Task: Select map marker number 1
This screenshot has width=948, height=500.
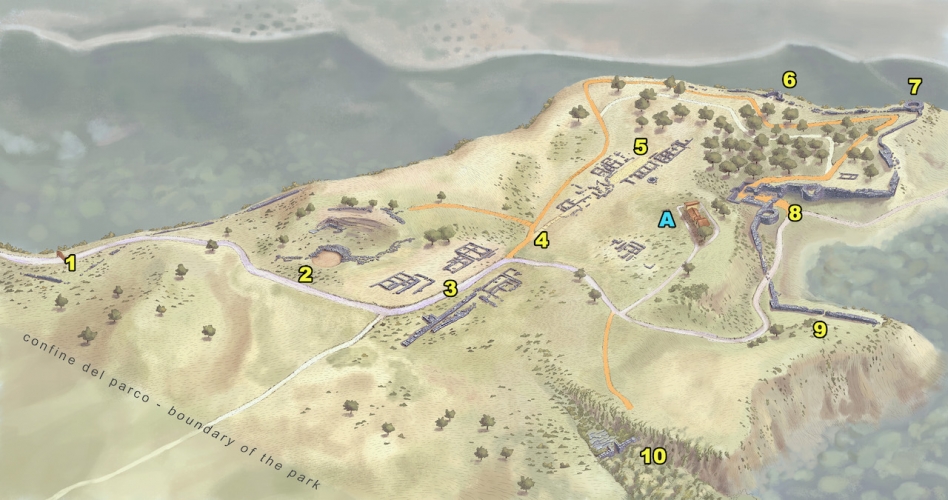Action: tap(70, 263)
